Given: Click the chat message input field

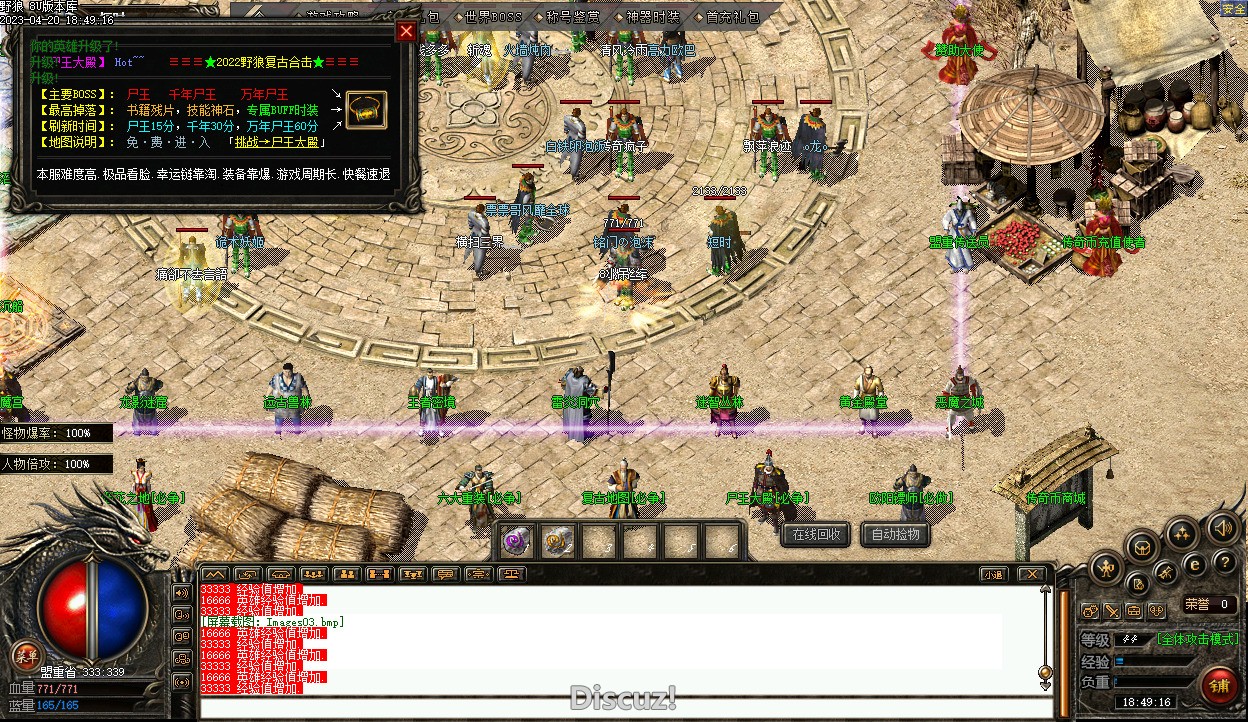Looking at the screenshot, I should point(620,708).
